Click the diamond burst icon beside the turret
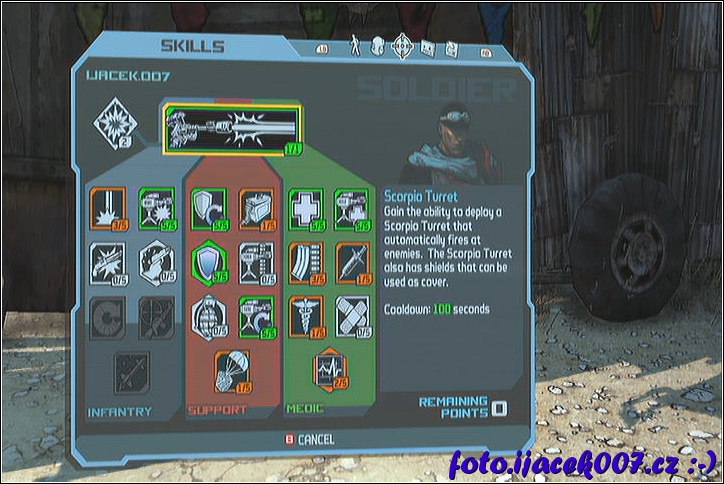The width and height of the screenshot is (724, 484). 112,124
